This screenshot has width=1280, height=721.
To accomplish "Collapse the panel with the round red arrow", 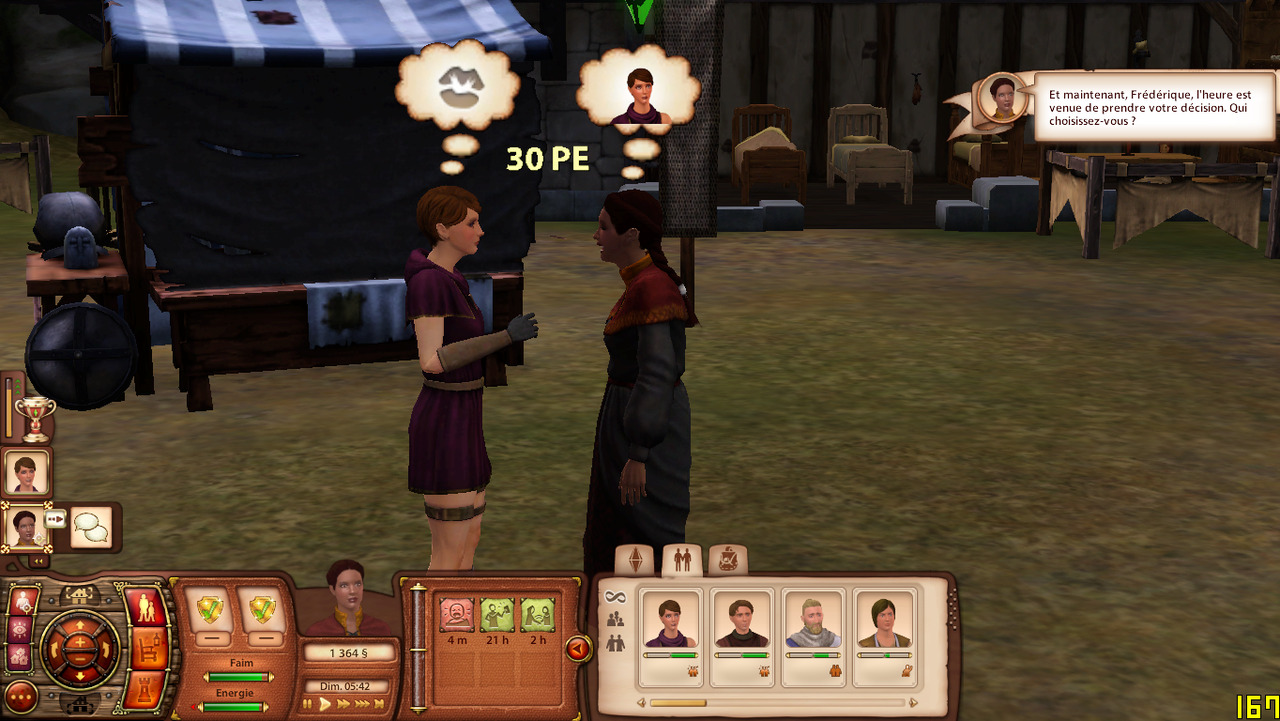I will tap(578, 649).
